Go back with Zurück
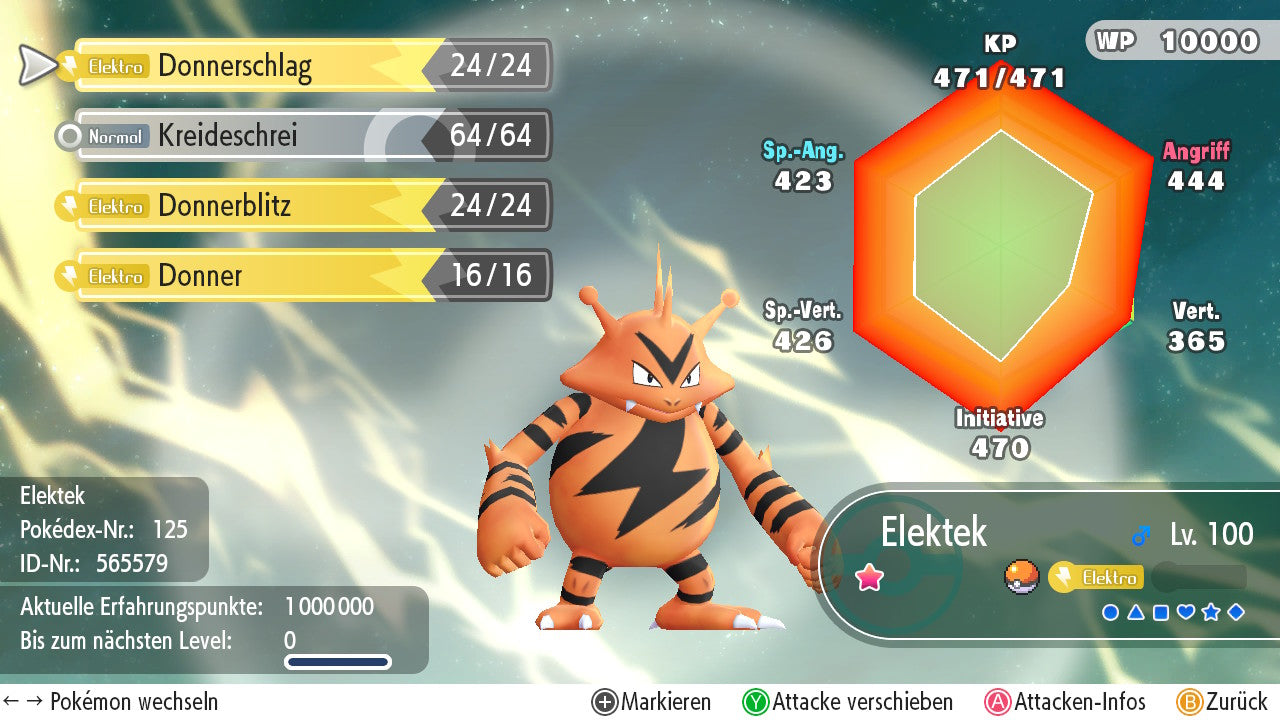Screen dimensions: 1280x720 (1222, 702)
